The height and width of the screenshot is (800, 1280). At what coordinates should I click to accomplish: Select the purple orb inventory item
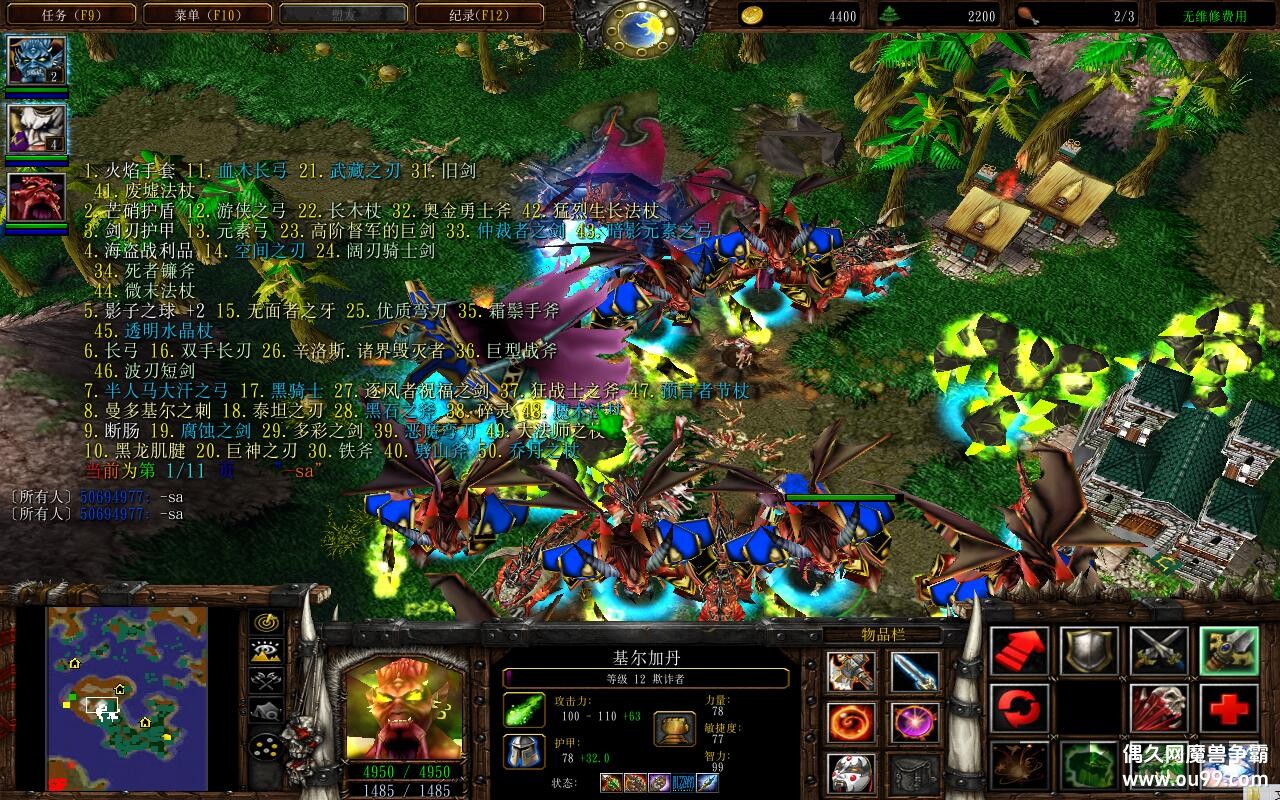[x=914, y=721]
